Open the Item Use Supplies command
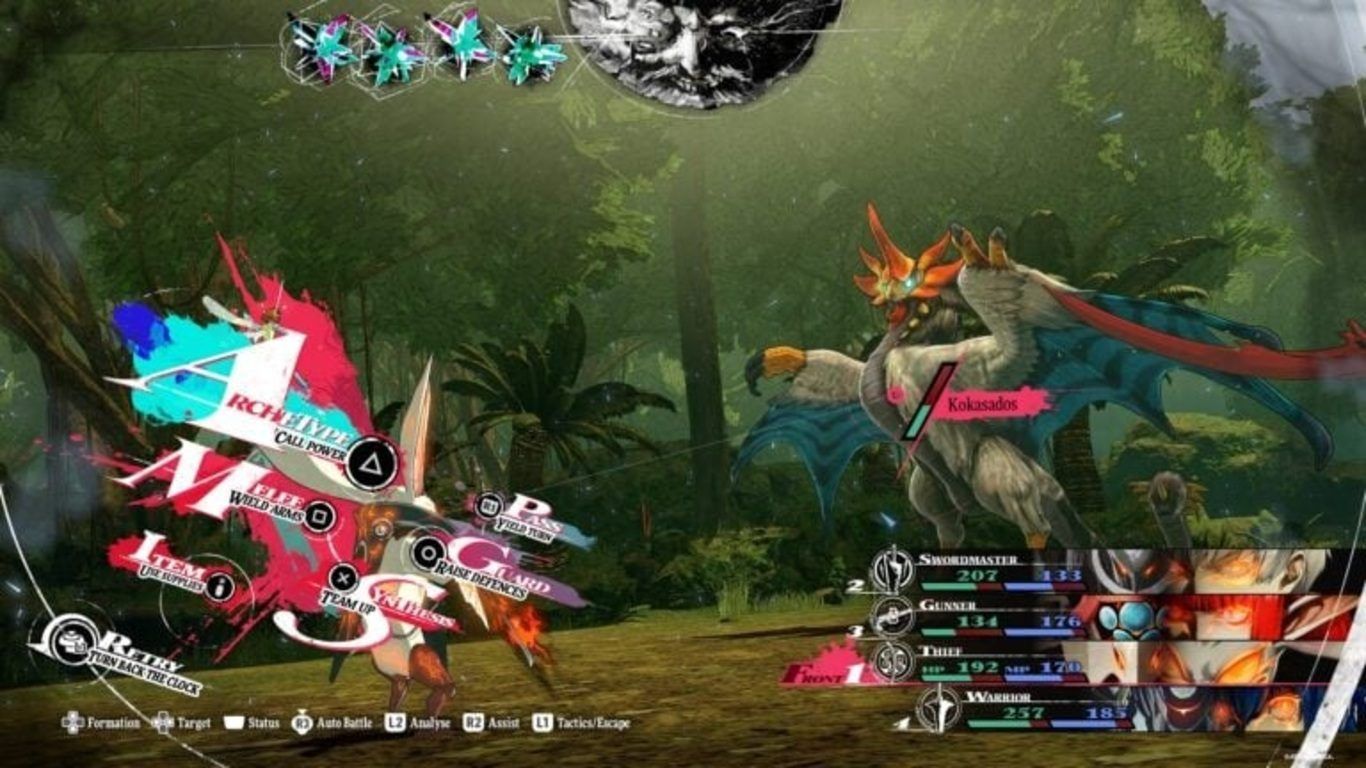1366x768 pixels. [220, 587]
